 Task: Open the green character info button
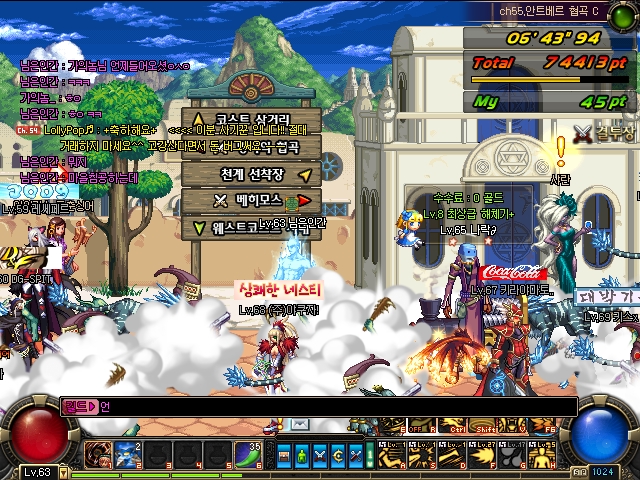tap(302, 455)
